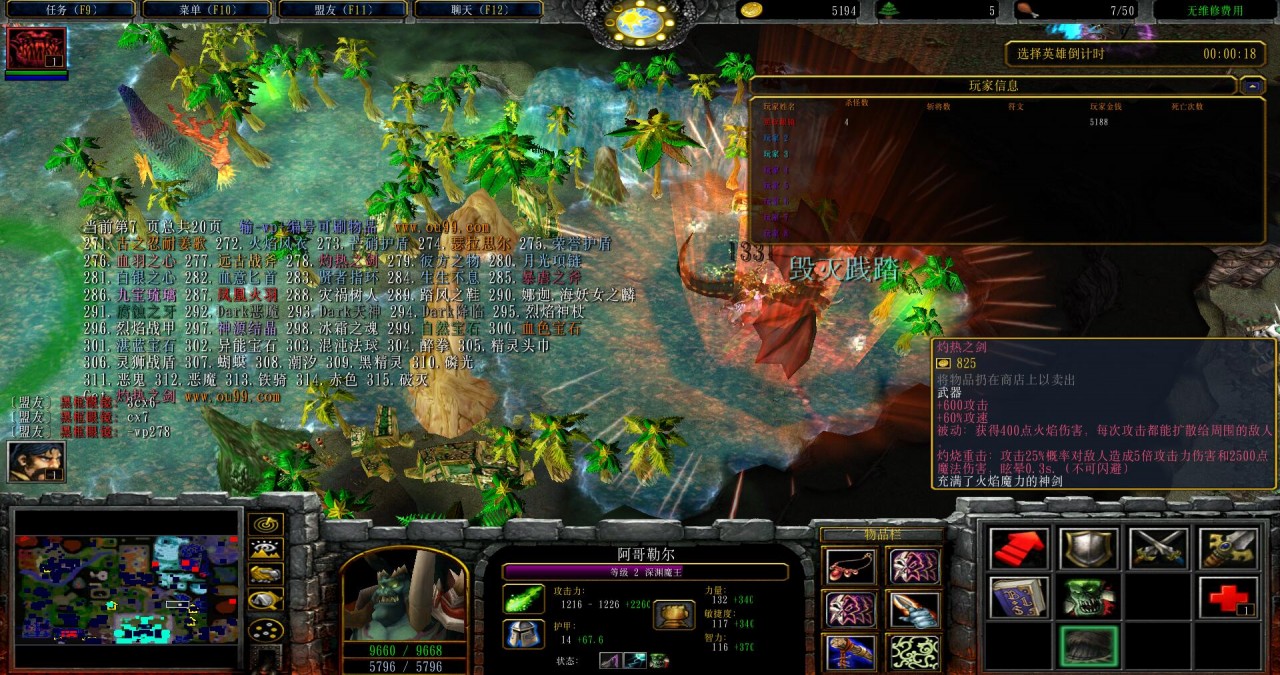Choose the silver shield command
The width and height of the screenshot is (1280, 675).
coord(1088,548)
